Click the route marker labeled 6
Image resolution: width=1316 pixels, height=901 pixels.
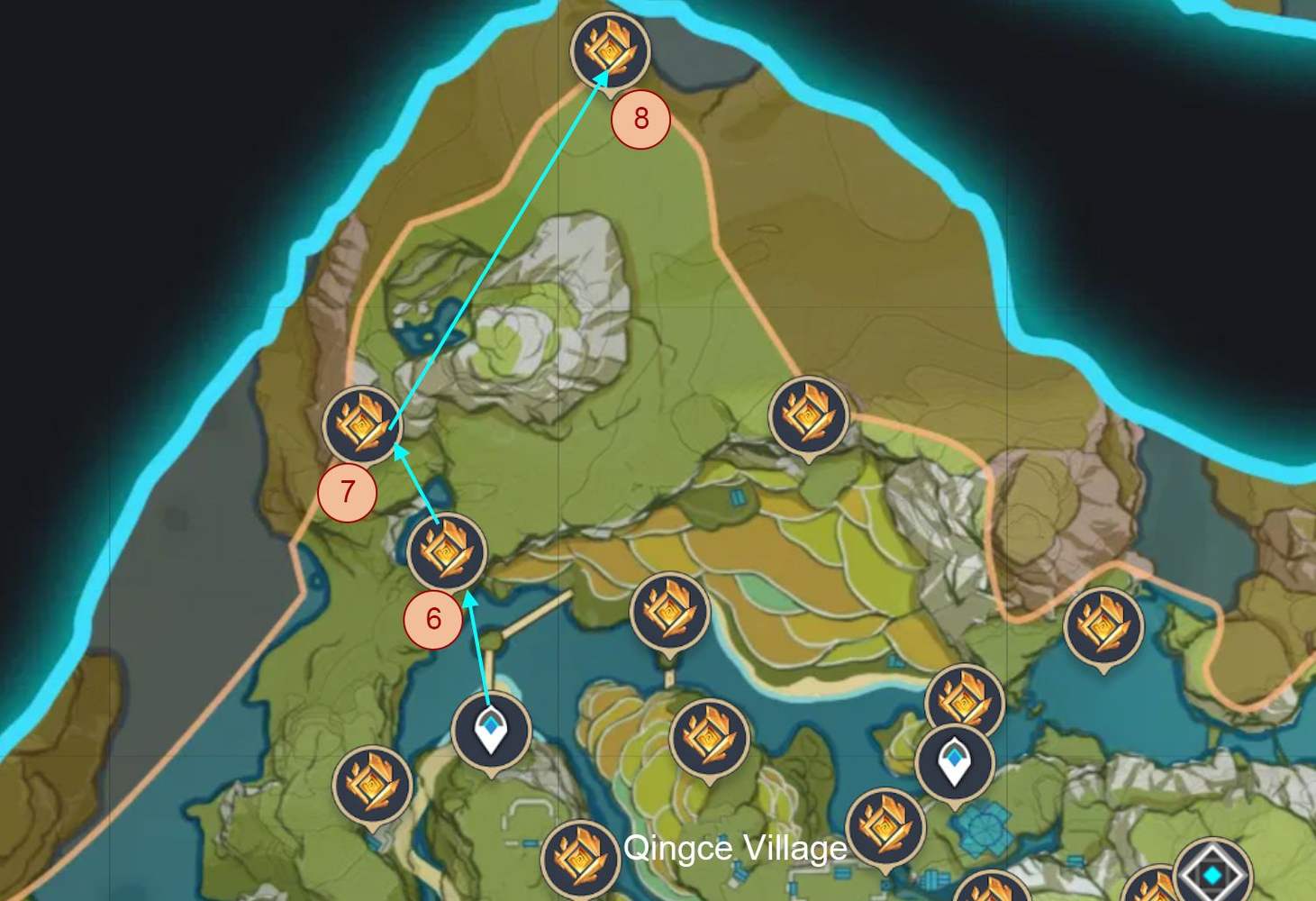(x=433, y=618)
